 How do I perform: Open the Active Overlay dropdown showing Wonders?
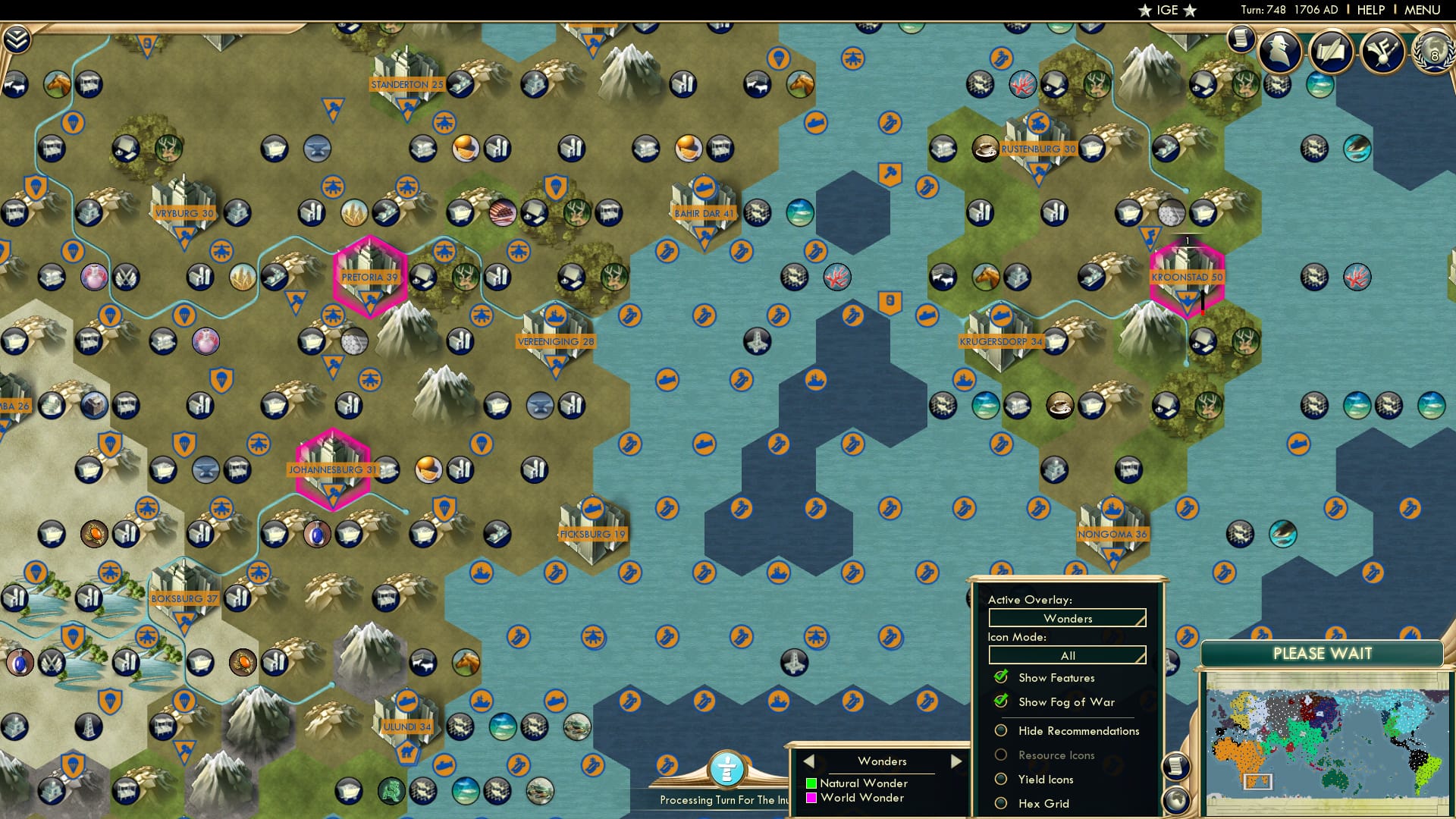[1067, 618]
